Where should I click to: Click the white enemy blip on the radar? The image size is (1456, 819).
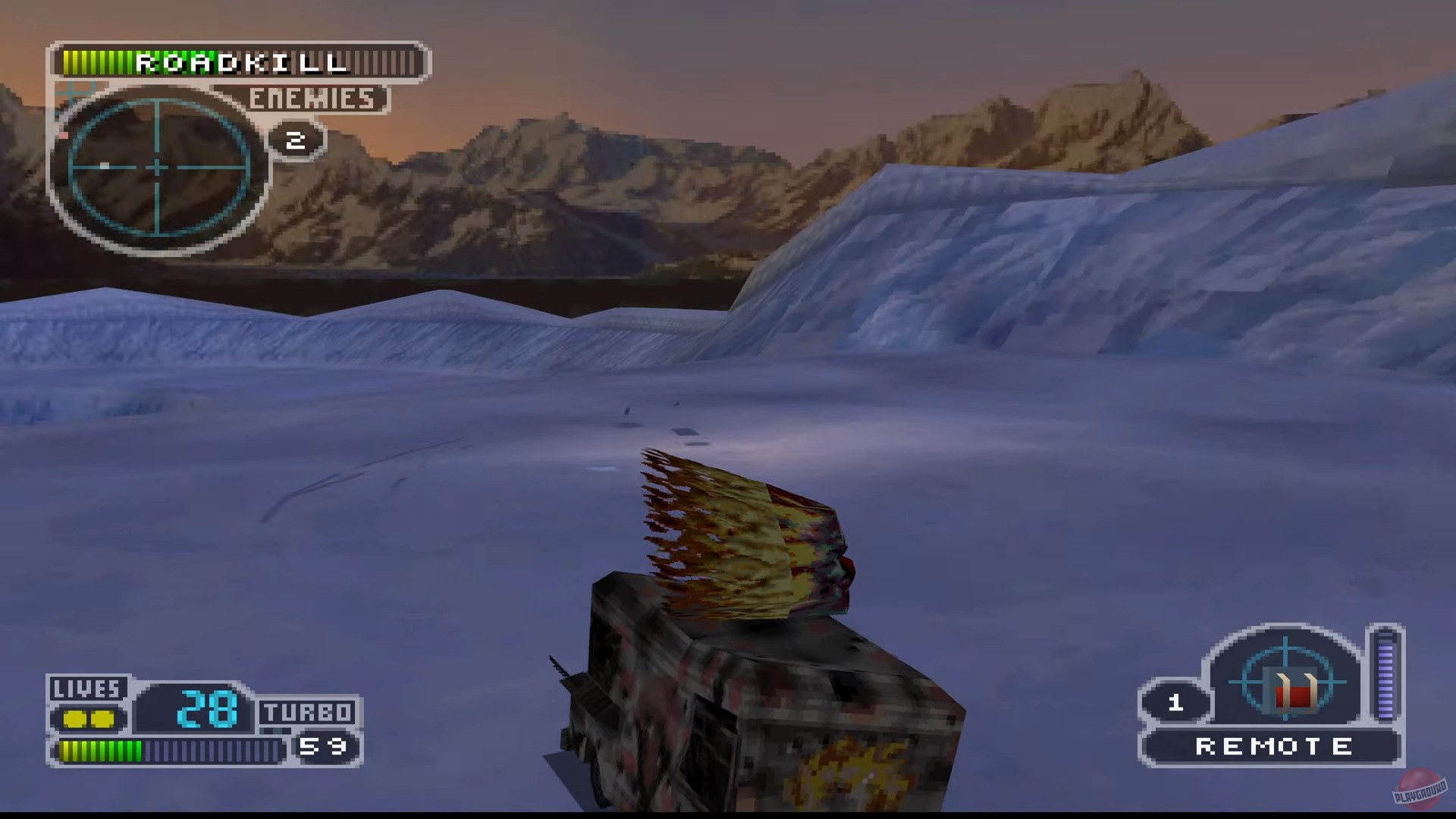[x=104, y=165]
